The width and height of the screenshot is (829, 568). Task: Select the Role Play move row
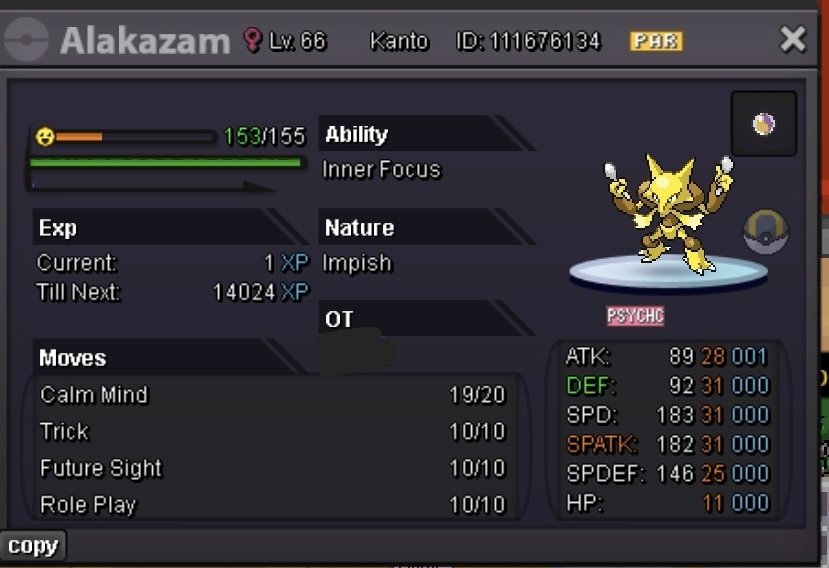tap(272, 505)
